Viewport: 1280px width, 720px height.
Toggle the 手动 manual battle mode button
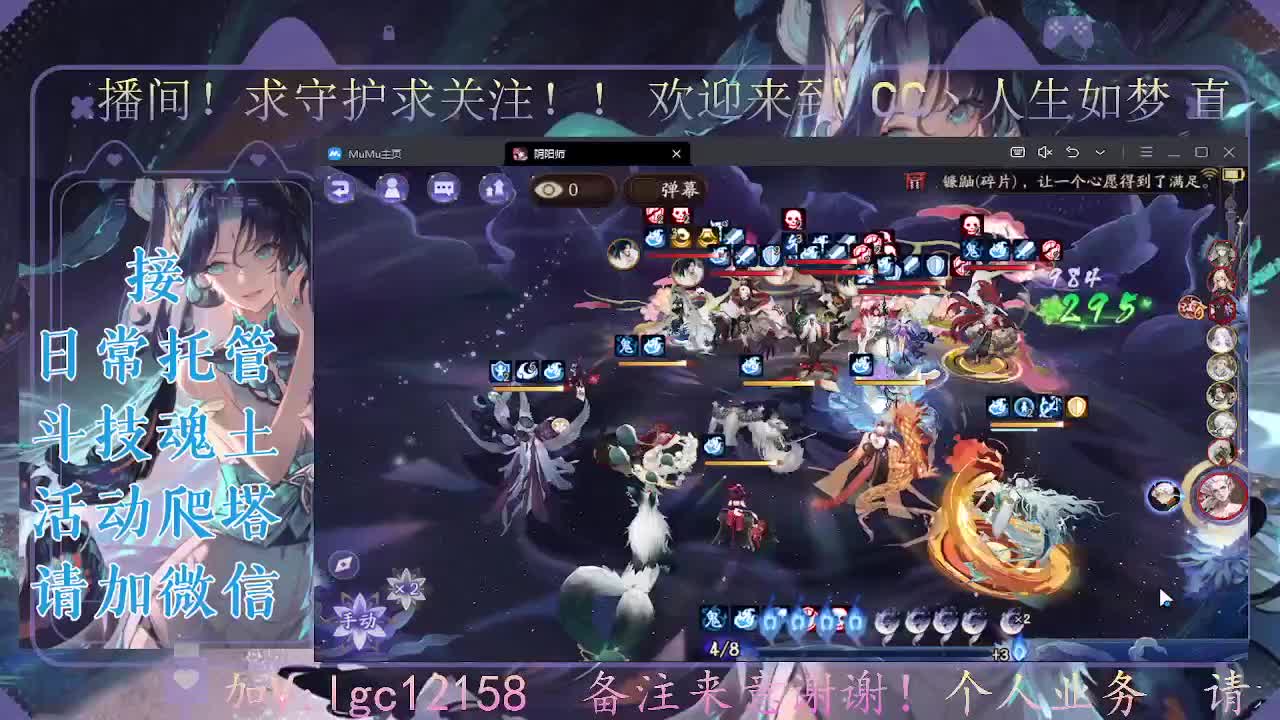[359, 618]
